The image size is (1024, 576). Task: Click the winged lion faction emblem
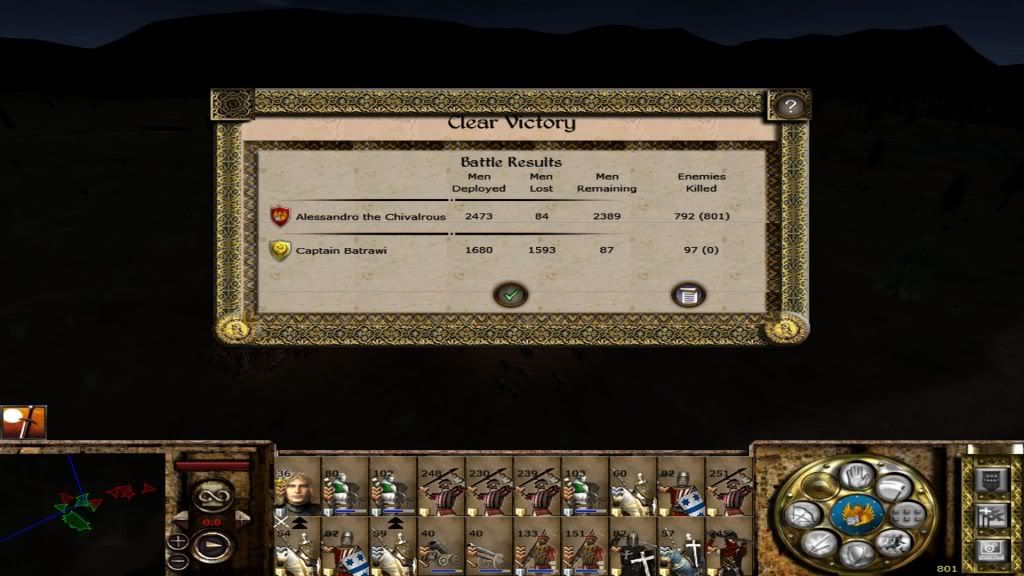click(856, 514)
